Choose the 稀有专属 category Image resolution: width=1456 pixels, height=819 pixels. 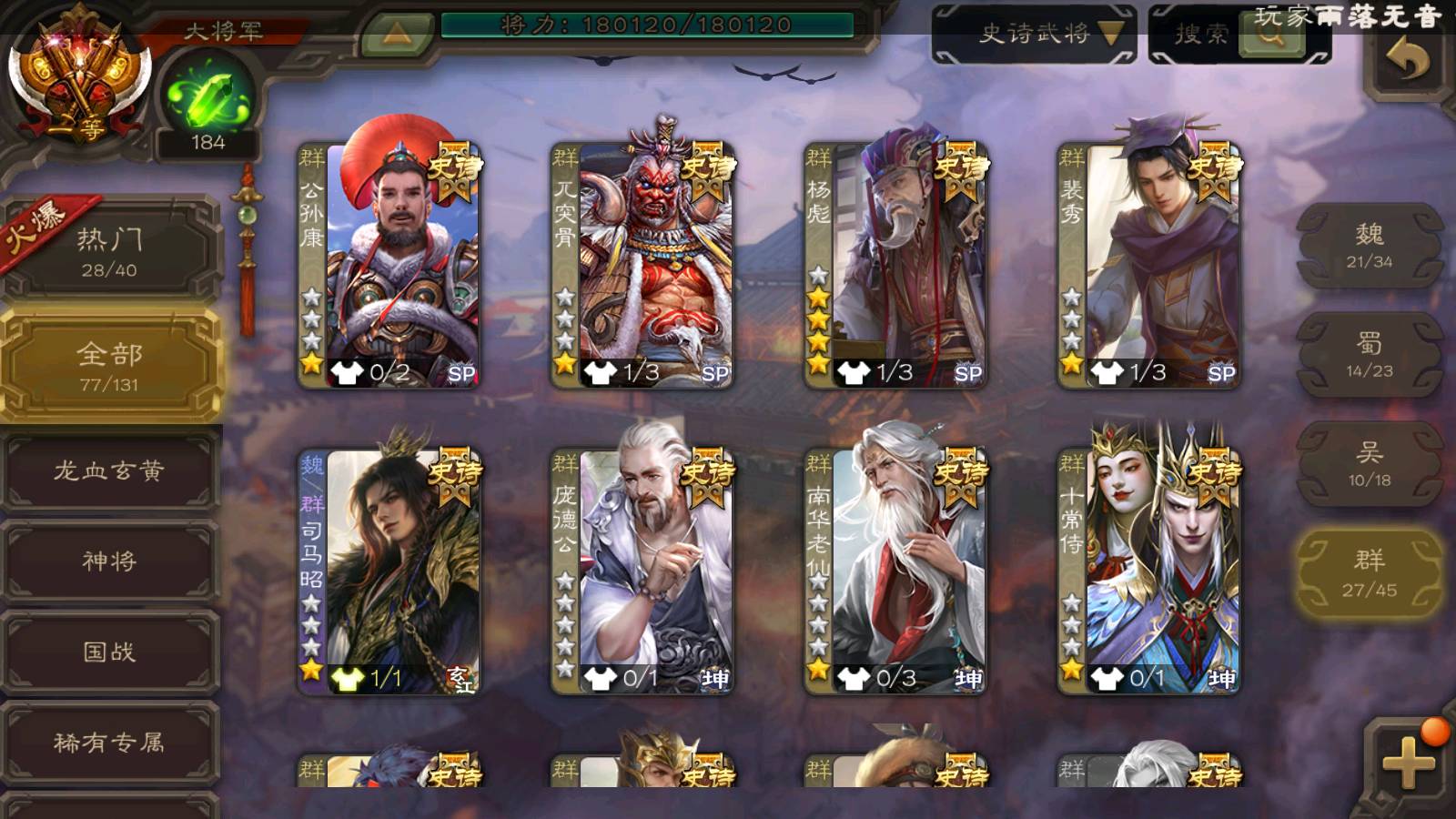109,743
